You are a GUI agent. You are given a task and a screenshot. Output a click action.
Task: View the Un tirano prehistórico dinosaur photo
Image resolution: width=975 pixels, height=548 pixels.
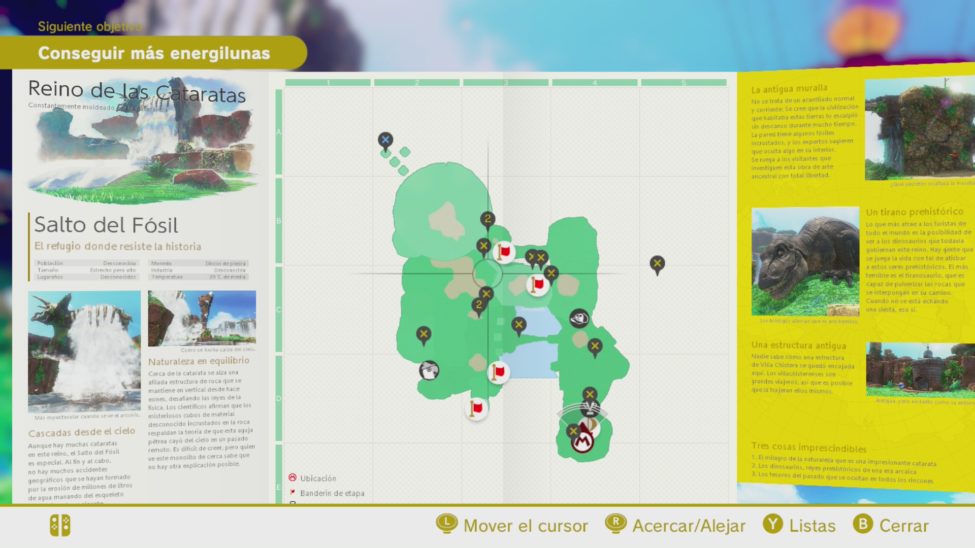click(x=805, y=261)
